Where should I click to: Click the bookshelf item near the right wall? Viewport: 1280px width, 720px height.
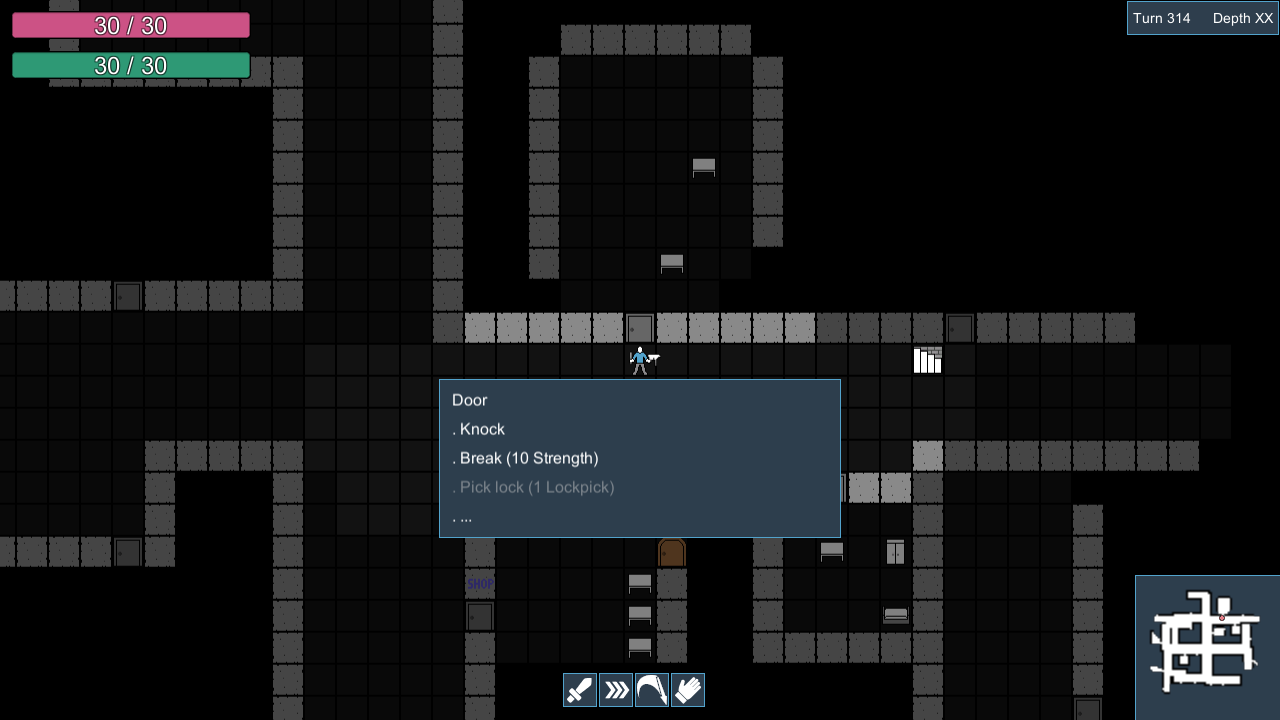[x=927, y=359]
